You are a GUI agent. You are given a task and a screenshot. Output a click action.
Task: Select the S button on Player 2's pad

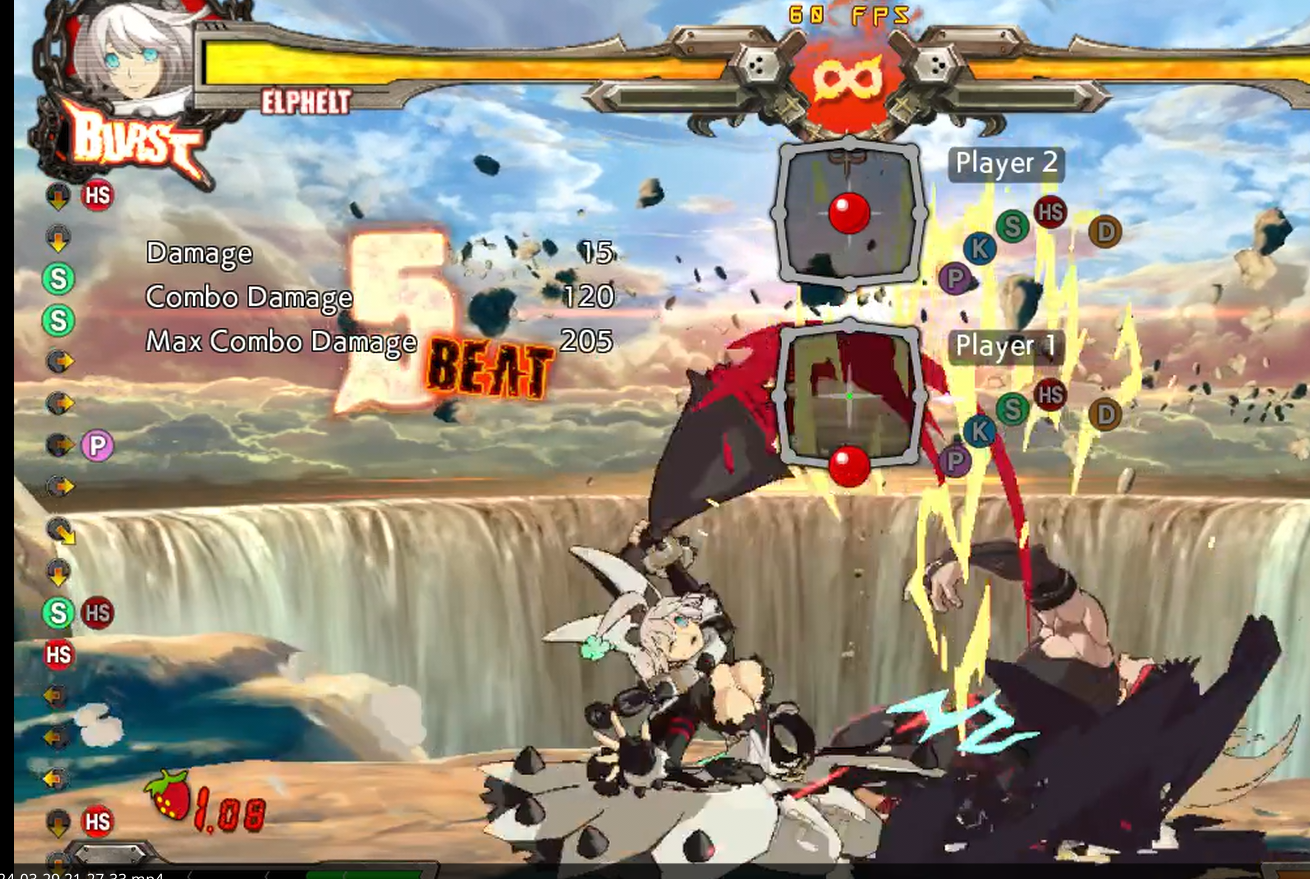click(x=1013, y=226)
